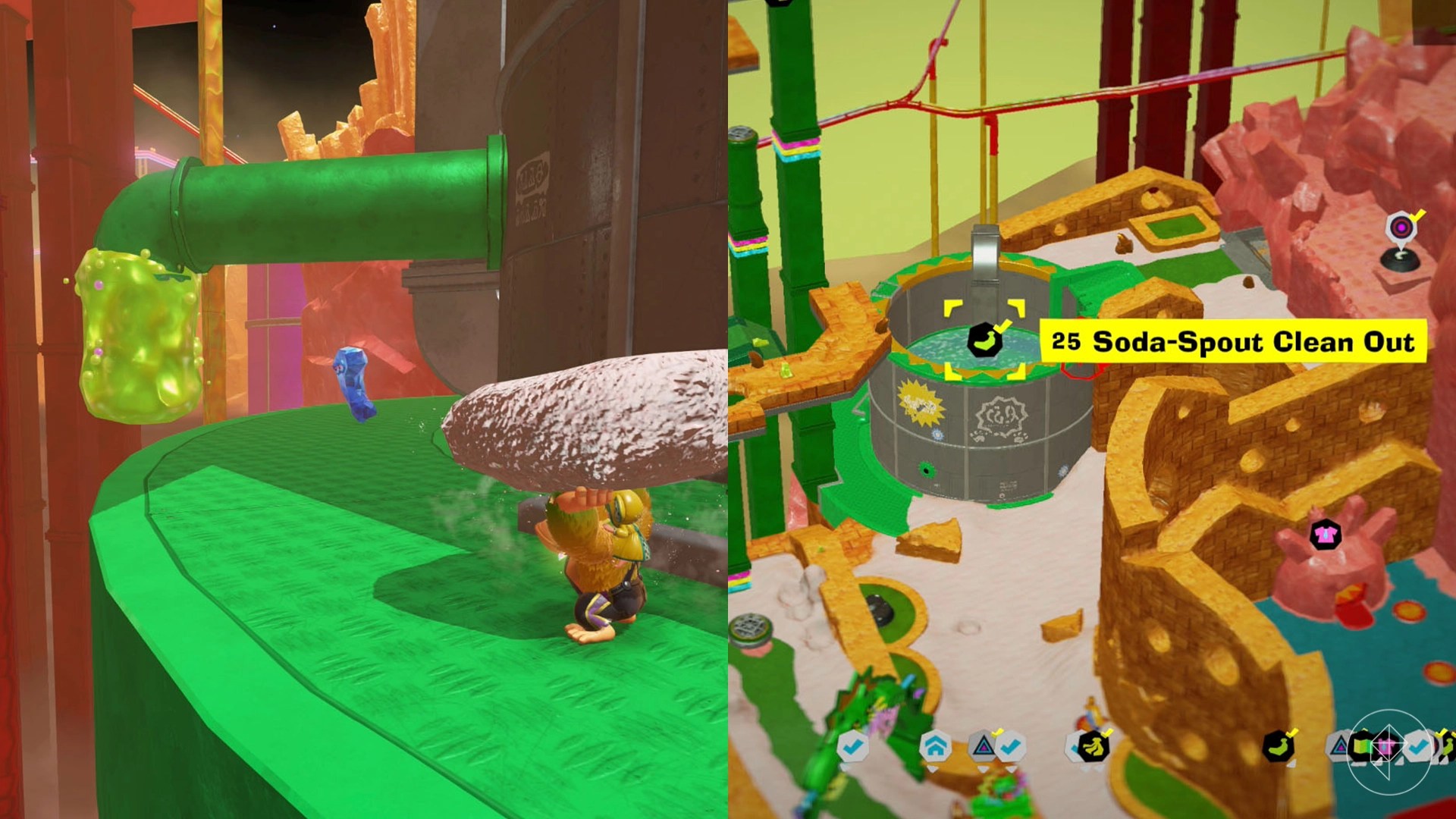The height and width of the screenshot is (819, 1456).
Task: Pick the yellow banana bunch marker
Action: [x=1092, y=747]
